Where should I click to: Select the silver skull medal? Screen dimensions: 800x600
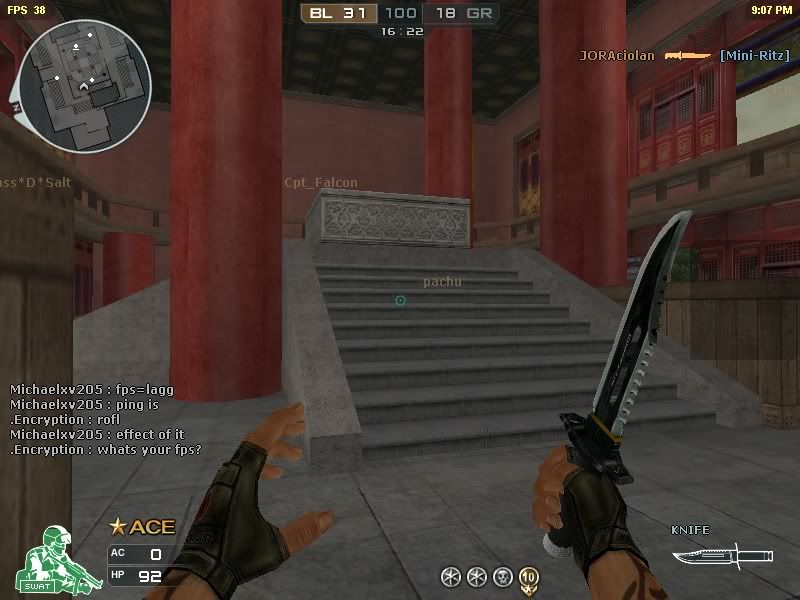tap(503, 576)
